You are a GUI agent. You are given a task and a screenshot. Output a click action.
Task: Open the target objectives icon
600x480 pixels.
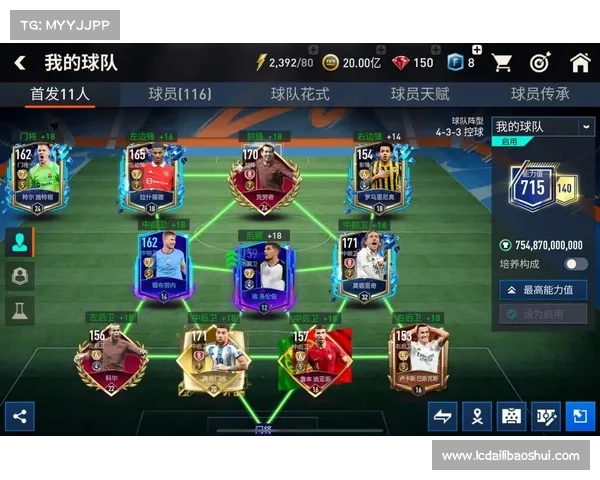pos(540,63)
